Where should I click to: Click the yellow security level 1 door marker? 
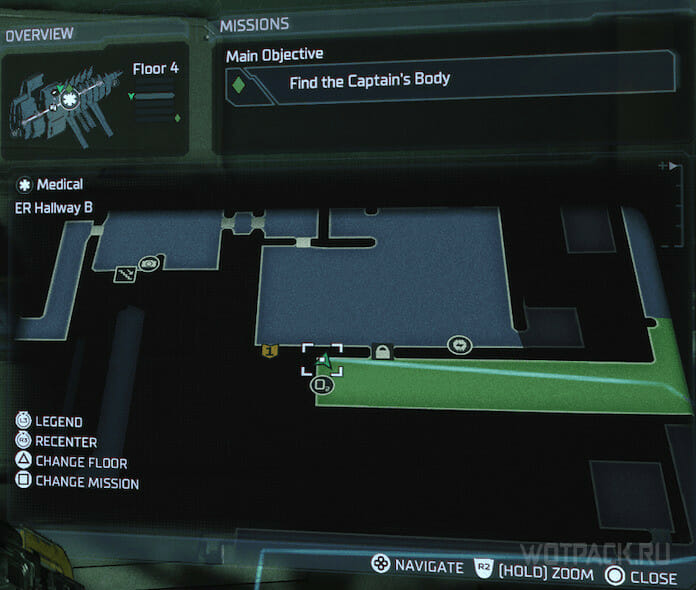click(x=268, y=351)
